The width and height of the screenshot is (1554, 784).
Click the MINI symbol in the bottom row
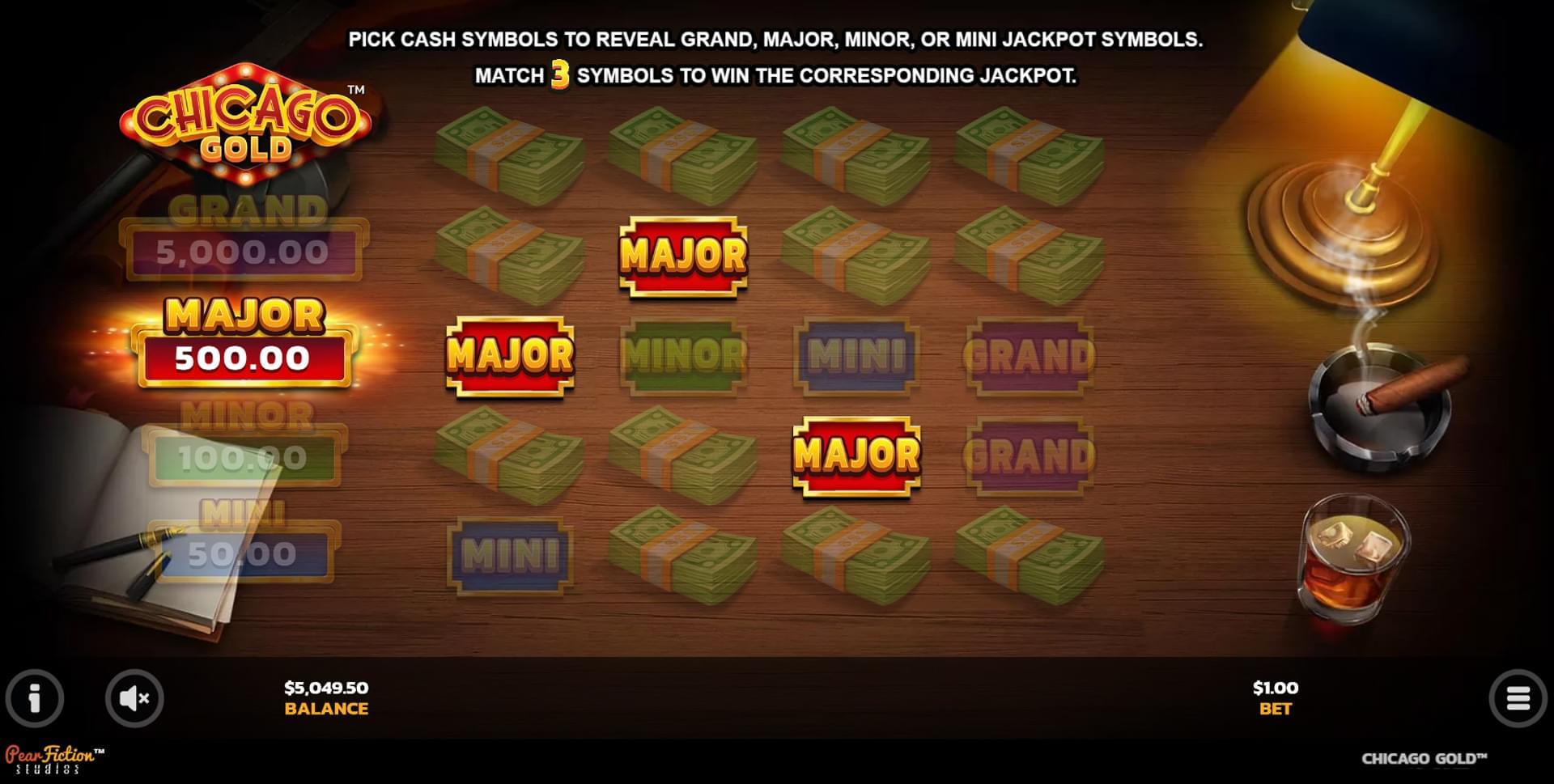[x=510, y=557]
